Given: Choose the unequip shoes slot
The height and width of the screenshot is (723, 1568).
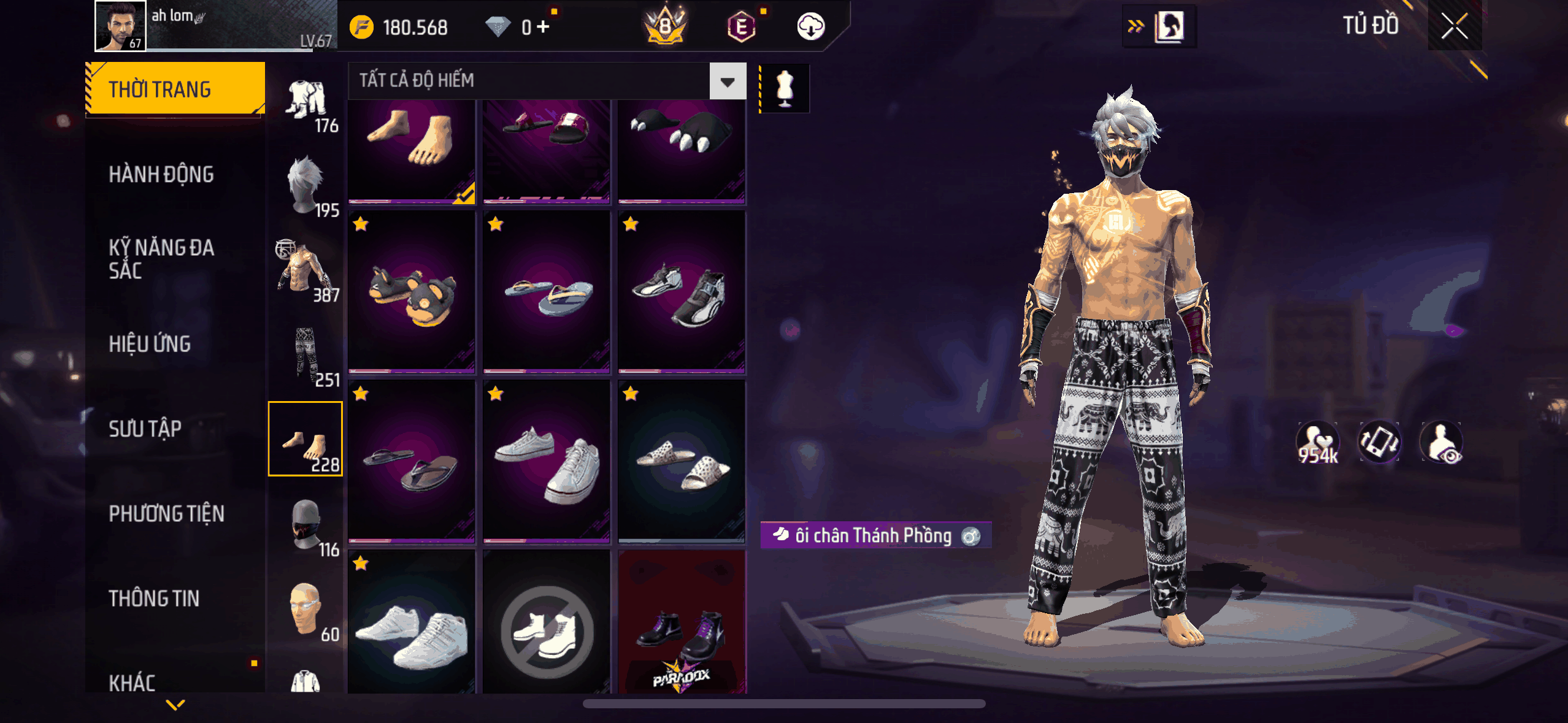Looking at the screenshot, I should pos(547,622).
